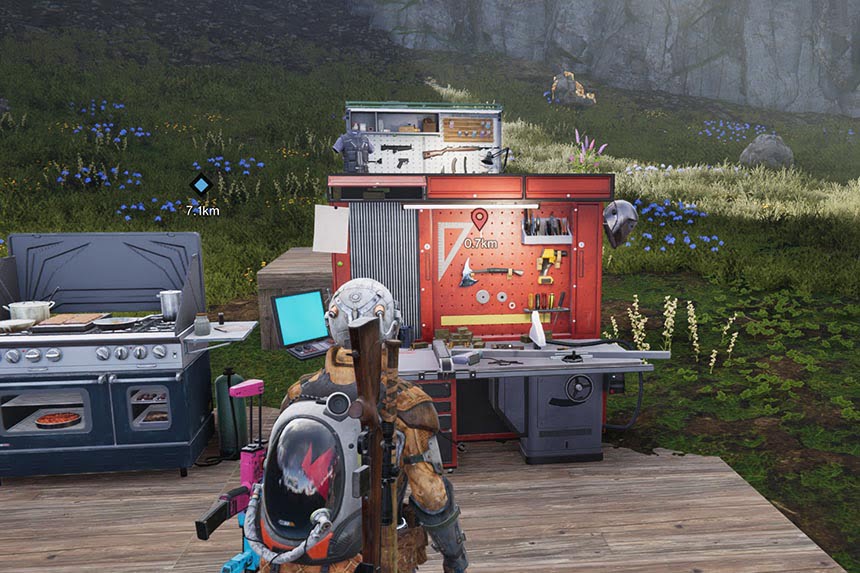This screenshot has width=860, height=573.
Task: Select the red location pin marker
Action: [480, 219]
